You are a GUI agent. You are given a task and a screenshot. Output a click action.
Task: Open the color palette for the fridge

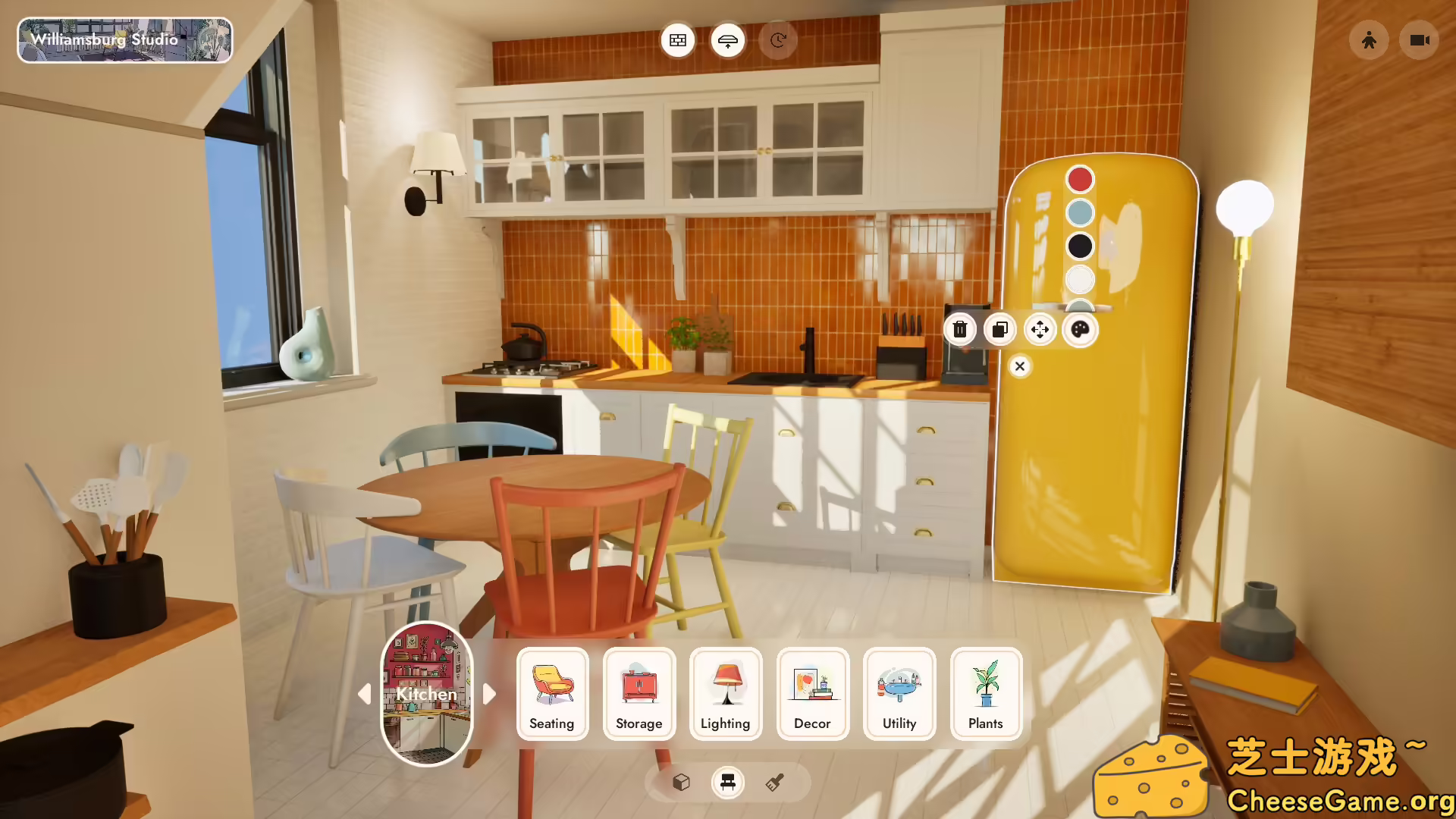pos(1080,329)
